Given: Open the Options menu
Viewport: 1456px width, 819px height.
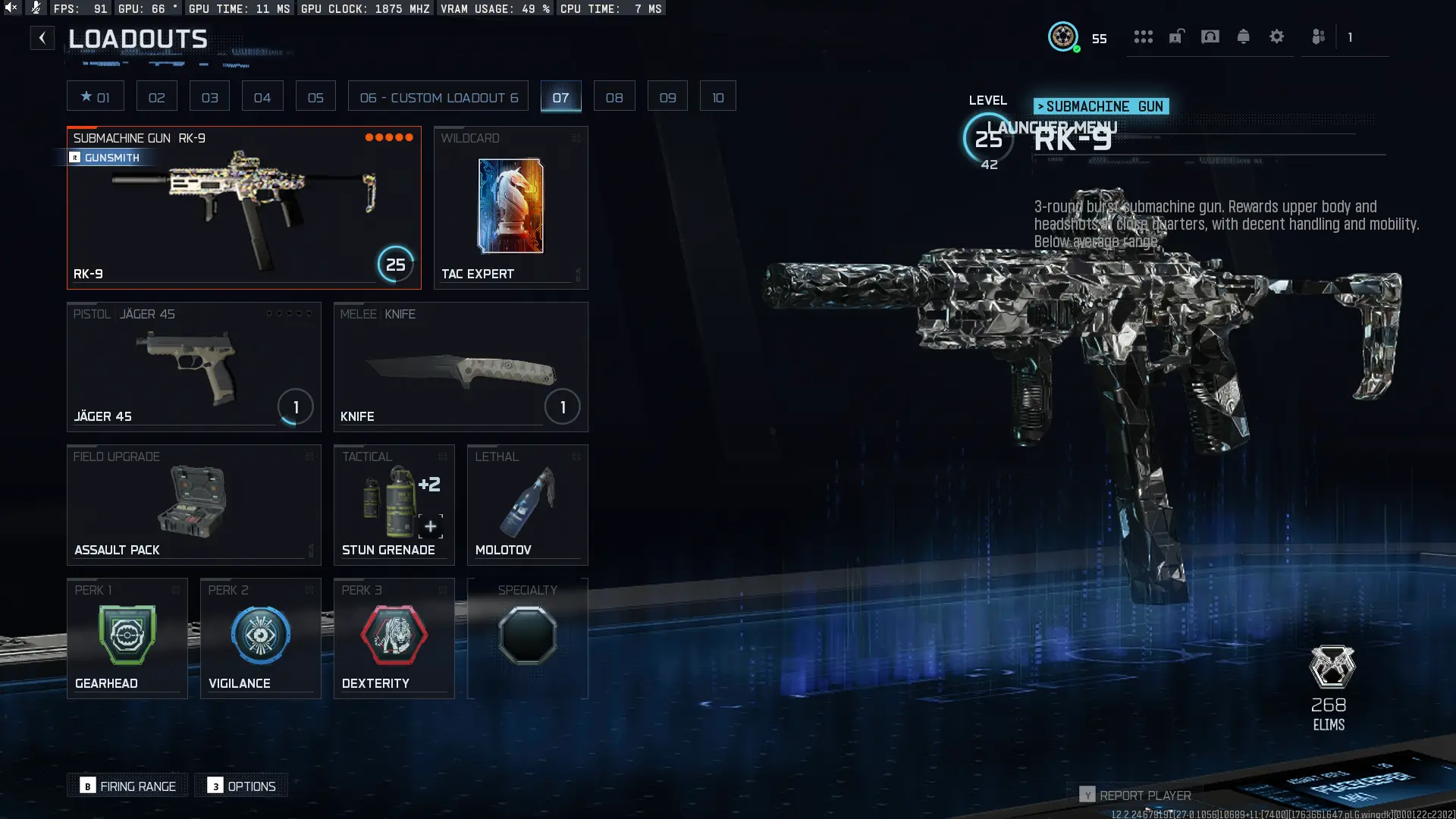Looking at the screenshot, I should click(x=241, y=786).
